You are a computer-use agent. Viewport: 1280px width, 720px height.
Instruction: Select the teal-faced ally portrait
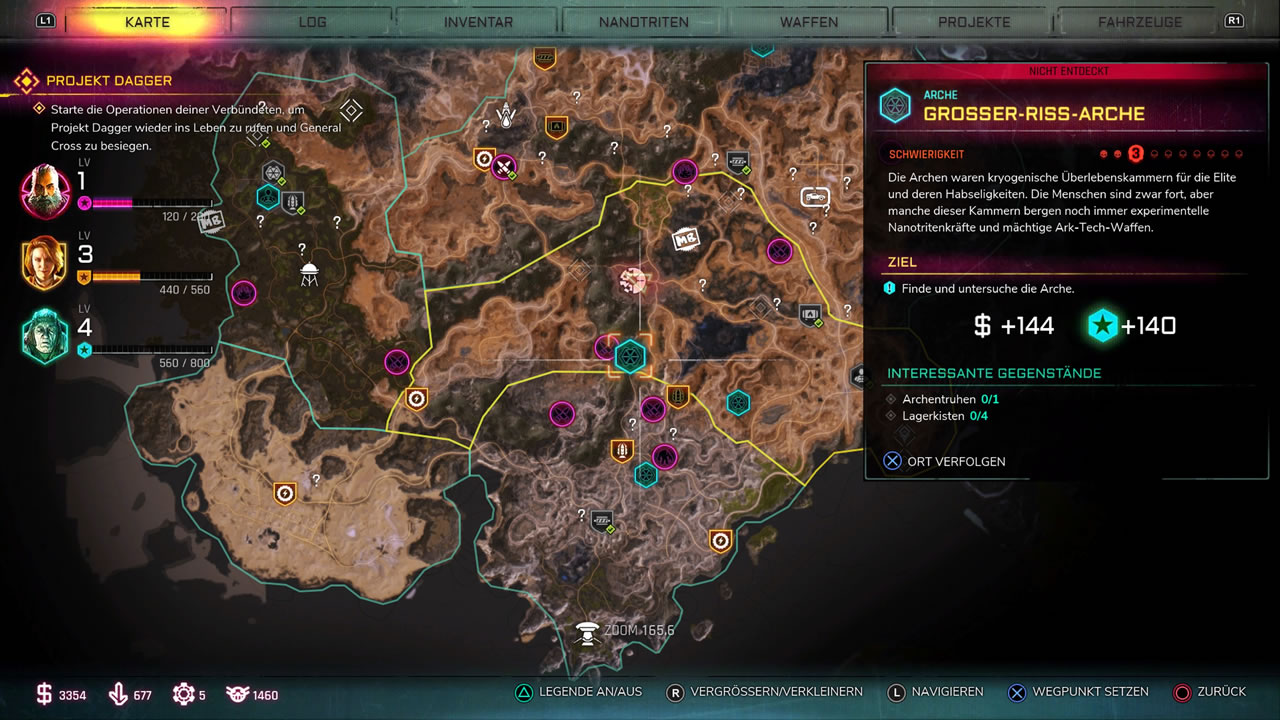point(45,336)
